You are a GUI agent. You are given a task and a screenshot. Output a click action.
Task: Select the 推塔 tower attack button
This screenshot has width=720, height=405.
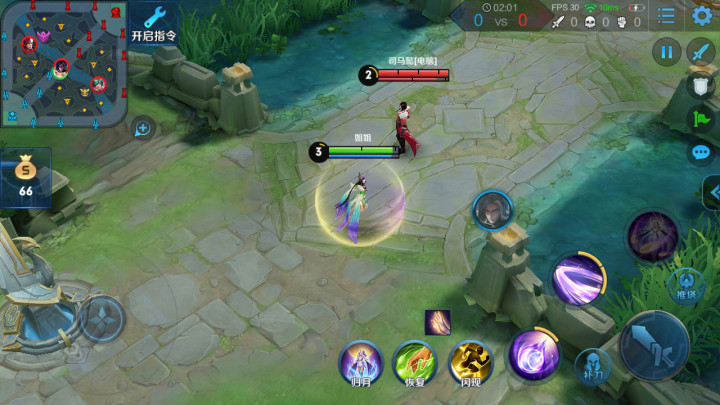[x=686, y=285]
